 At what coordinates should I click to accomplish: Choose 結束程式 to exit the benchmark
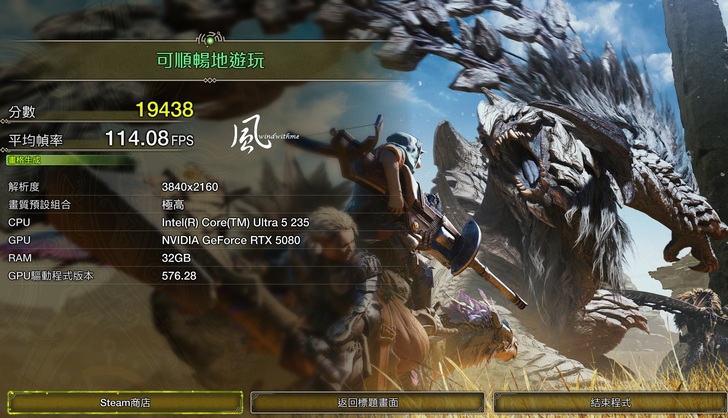pyautogui.click(x=609, y=402)
